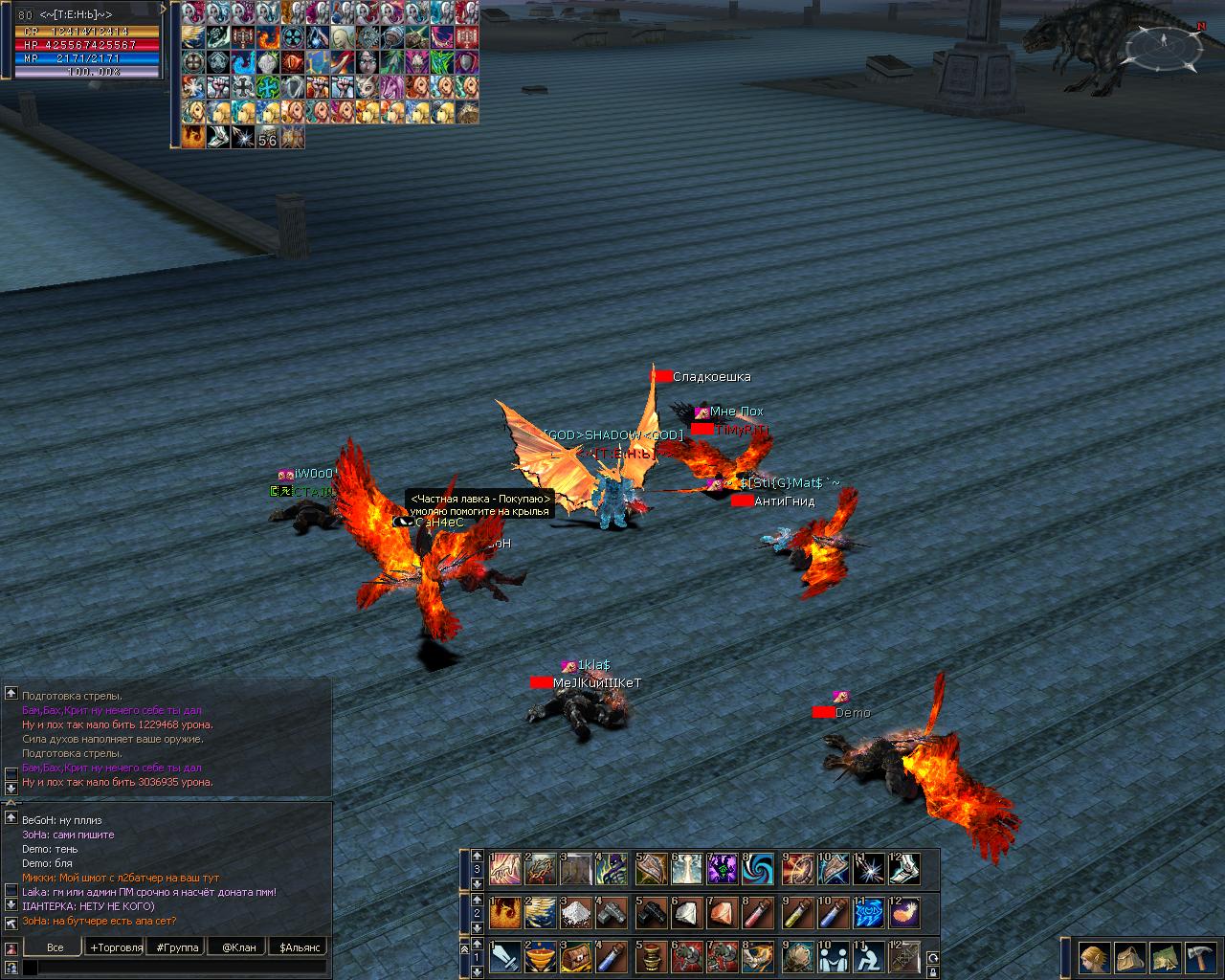
Task: Open the world map icon
Action: (1165, 957)
